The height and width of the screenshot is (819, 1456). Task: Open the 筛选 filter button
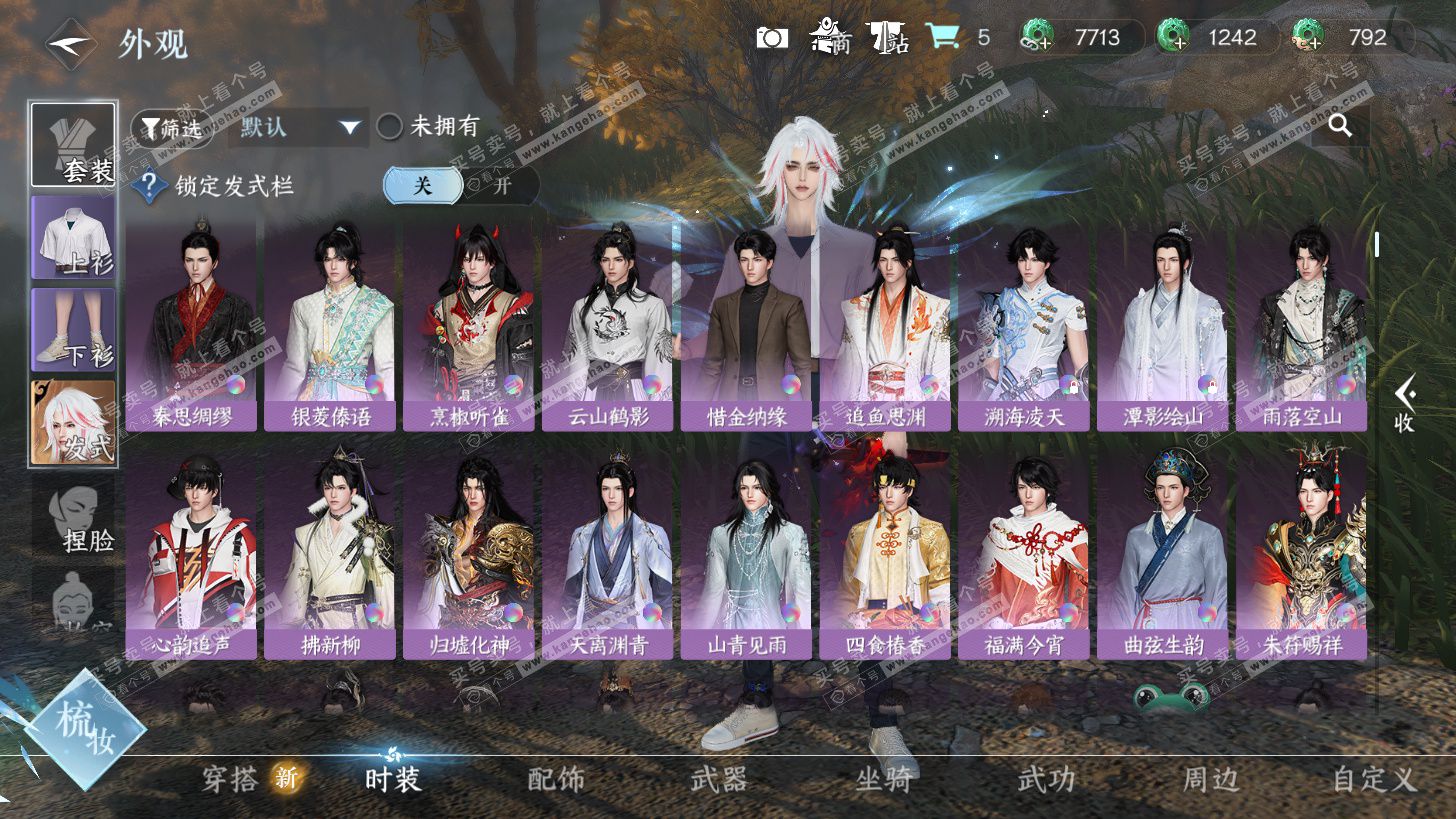[x=171, y=127]
